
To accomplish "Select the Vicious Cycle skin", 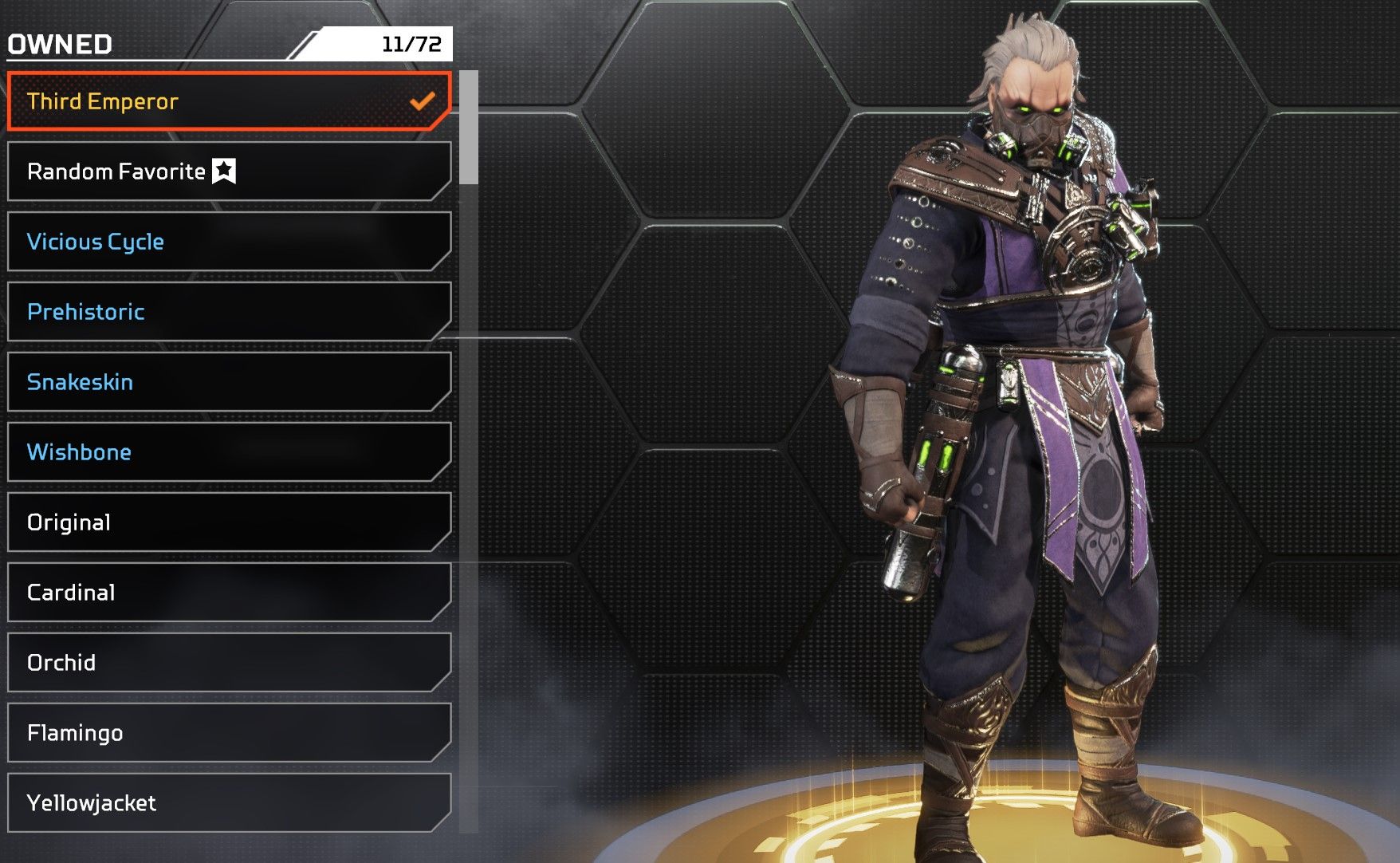I will 229,242.
